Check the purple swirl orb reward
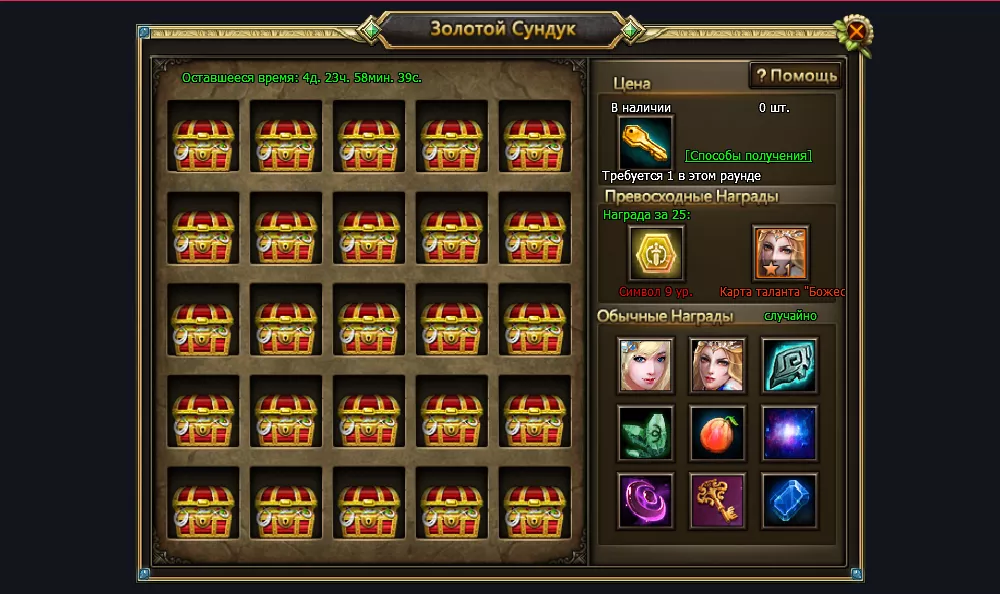Screen dimensions: 1000x594 click(x=645, y=500)
